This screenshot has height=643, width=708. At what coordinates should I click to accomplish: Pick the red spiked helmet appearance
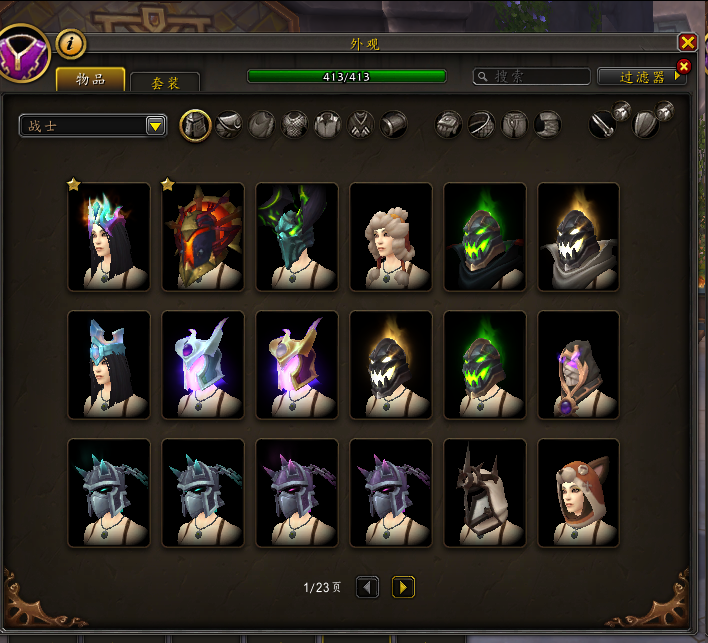(x=203, y=237)
